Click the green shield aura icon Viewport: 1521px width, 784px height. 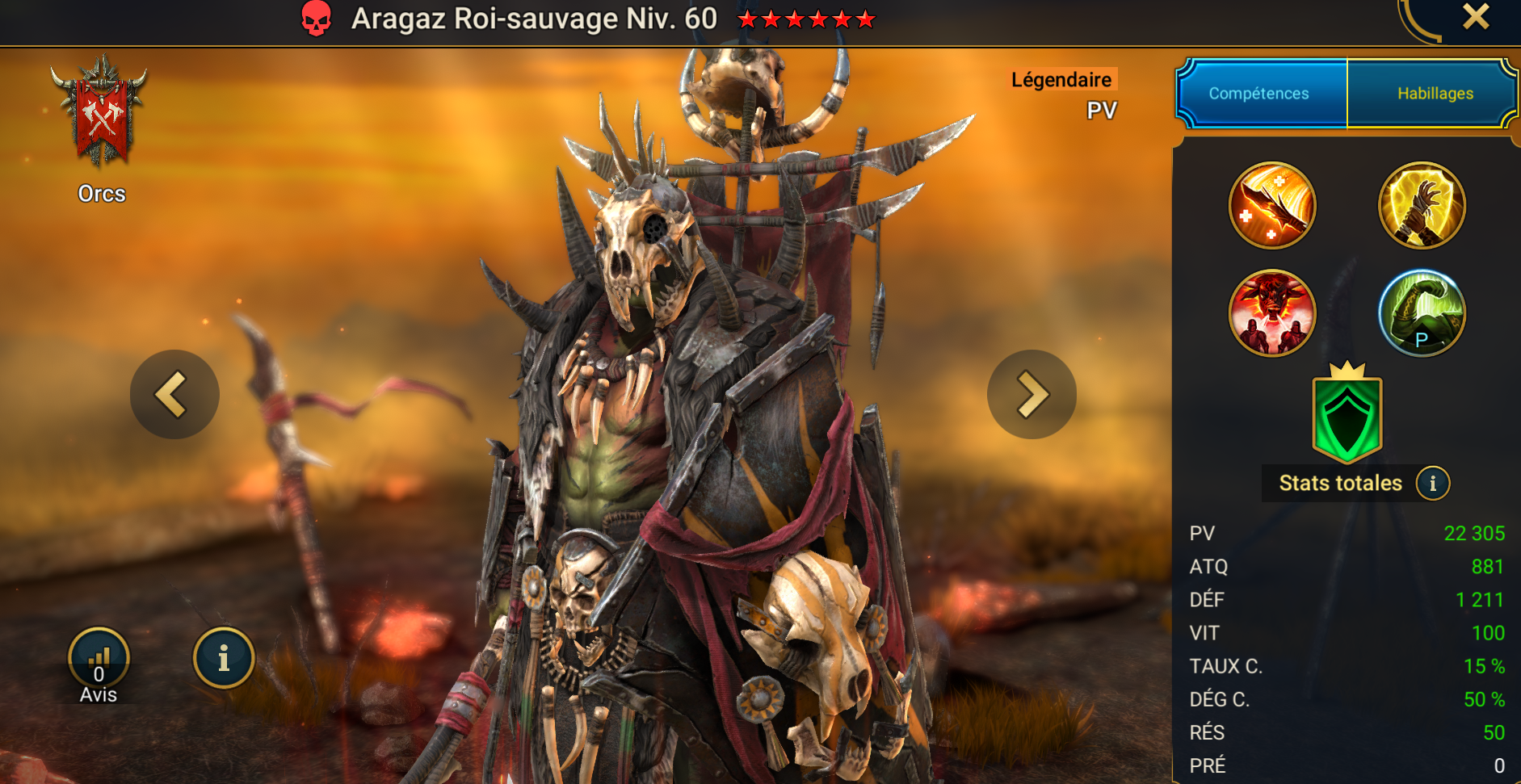point(1347,416)
